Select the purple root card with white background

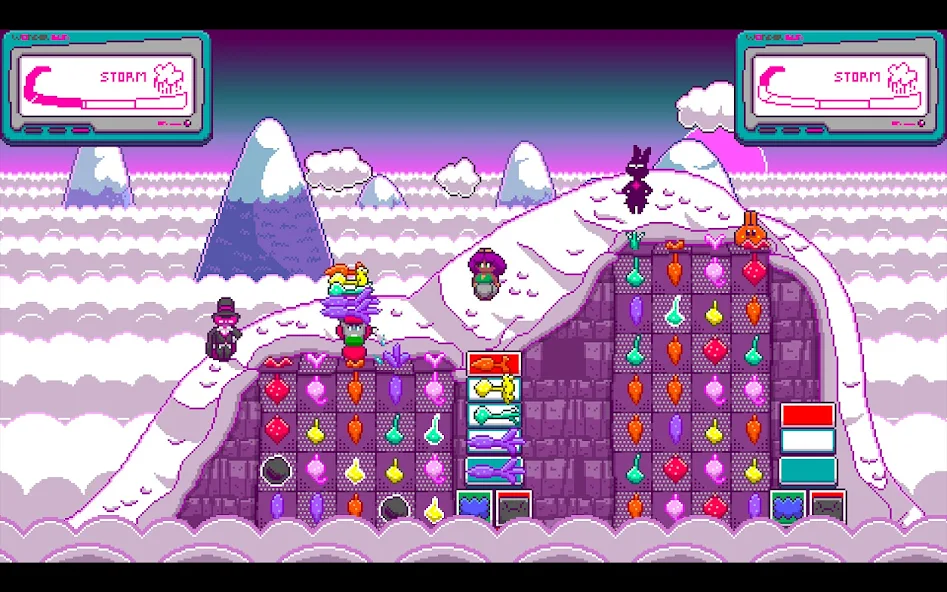point(494,442)
